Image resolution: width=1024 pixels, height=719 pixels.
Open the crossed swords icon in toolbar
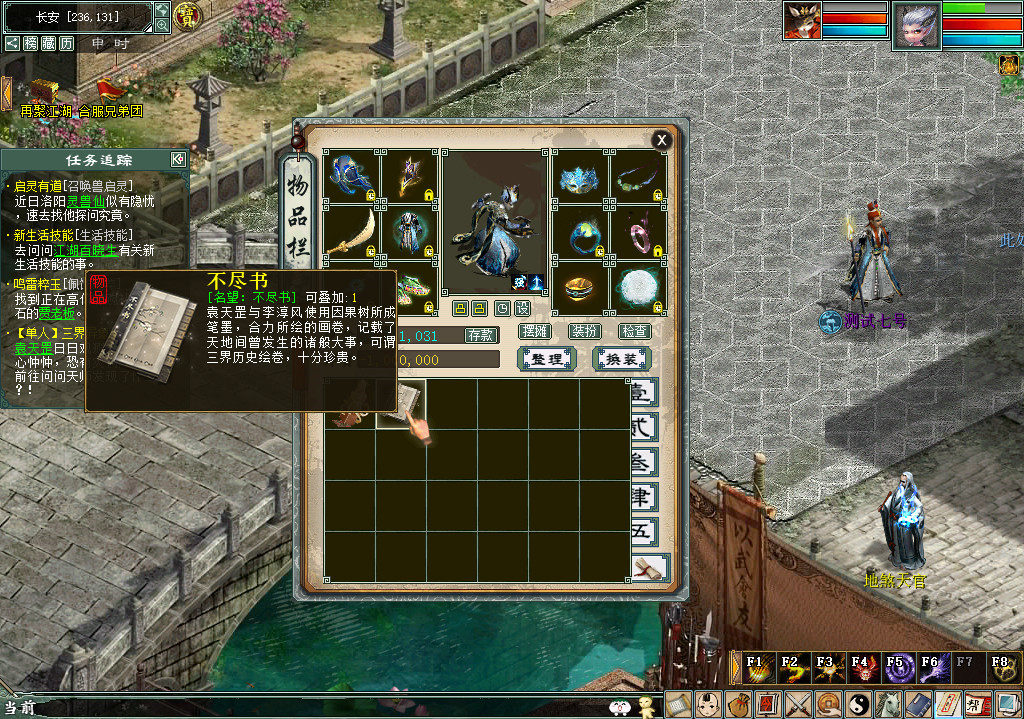[798, 704]
